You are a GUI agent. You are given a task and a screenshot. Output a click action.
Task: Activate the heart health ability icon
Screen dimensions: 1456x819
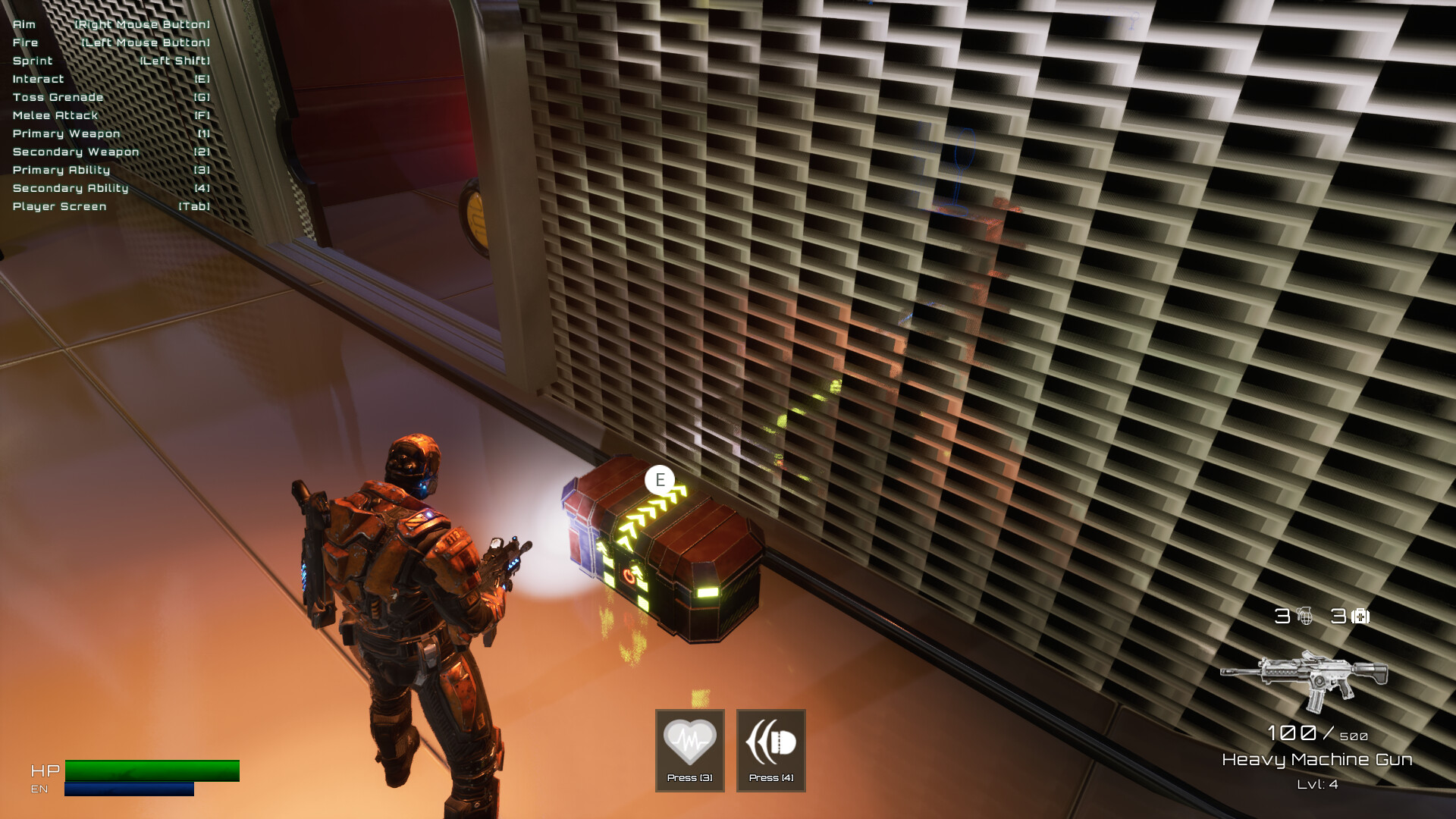click(x=689, y=739)
